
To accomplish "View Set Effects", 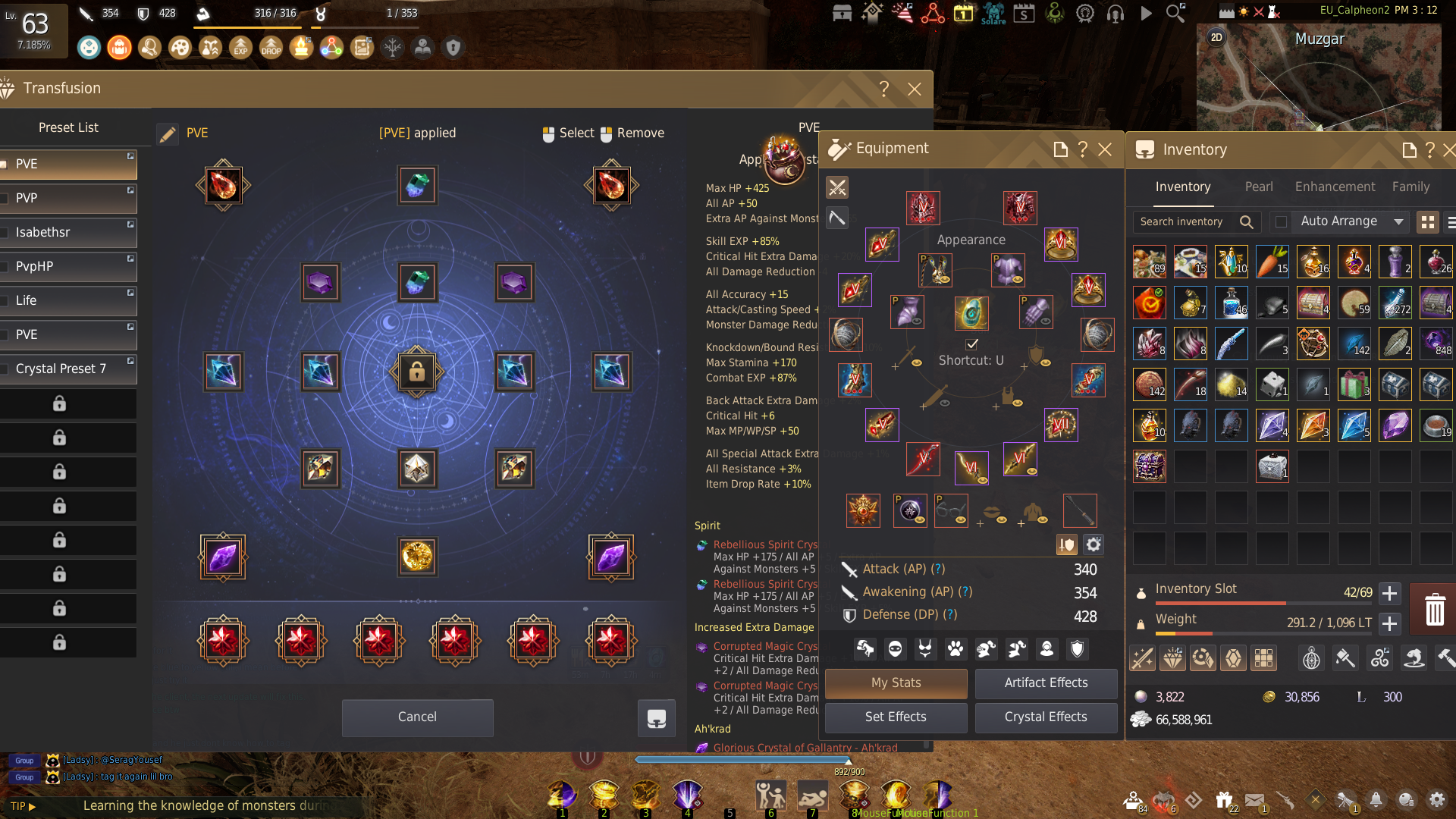I will point(896,717).
